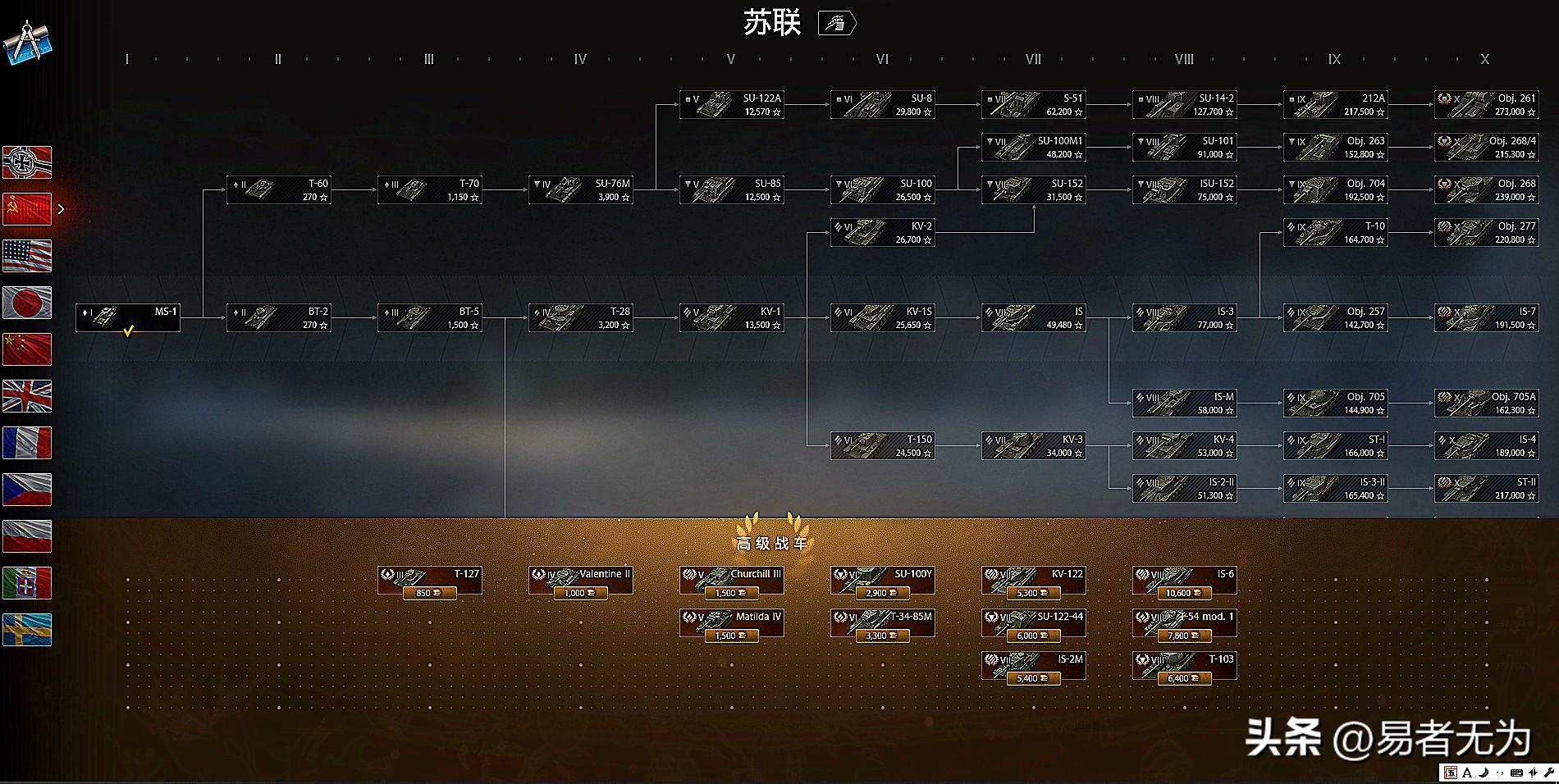
Task: Click the pencil icon beside the 苏联 title
Action: (837, 22)
